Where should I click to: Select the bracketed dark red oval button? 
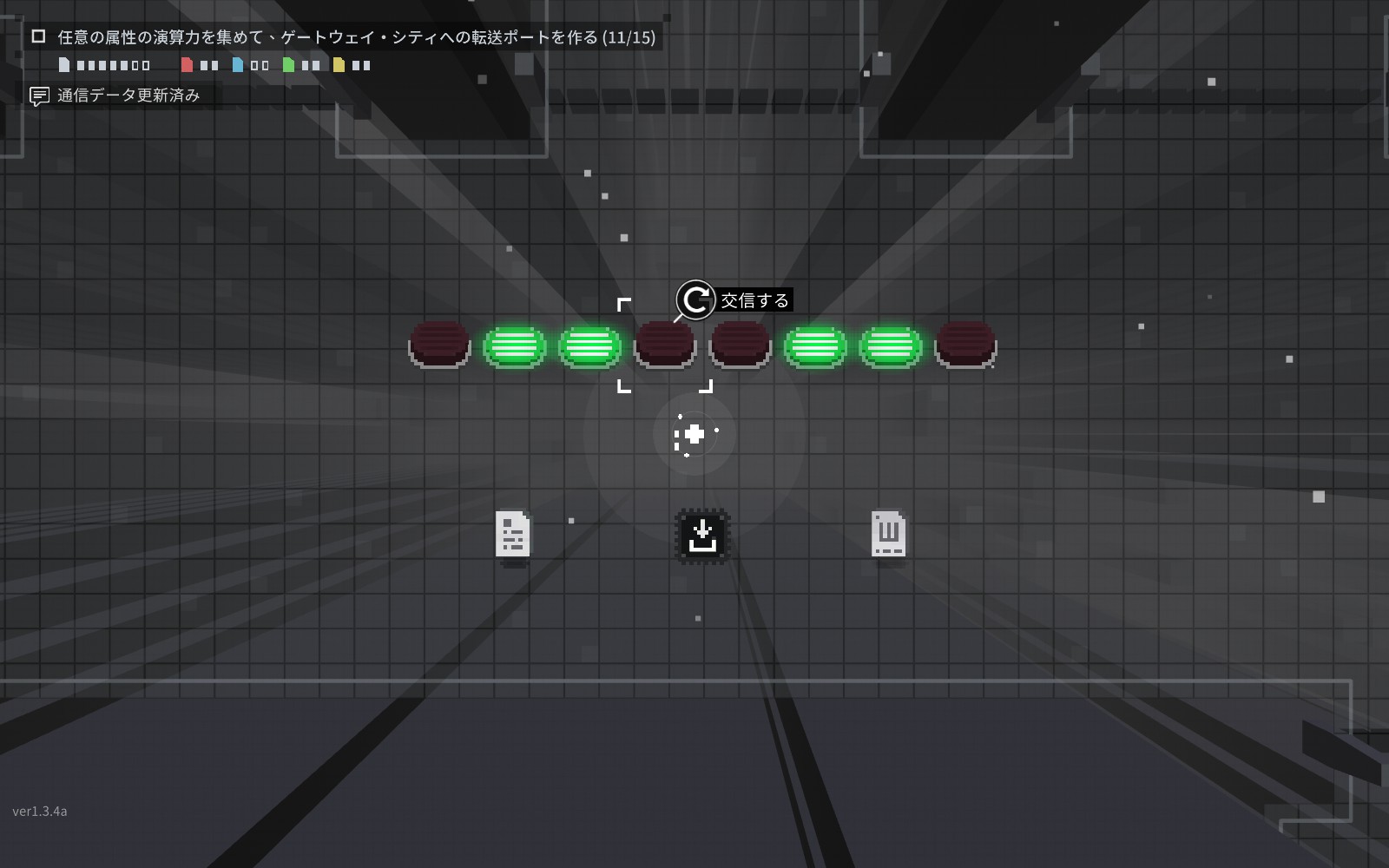[665, 345]
